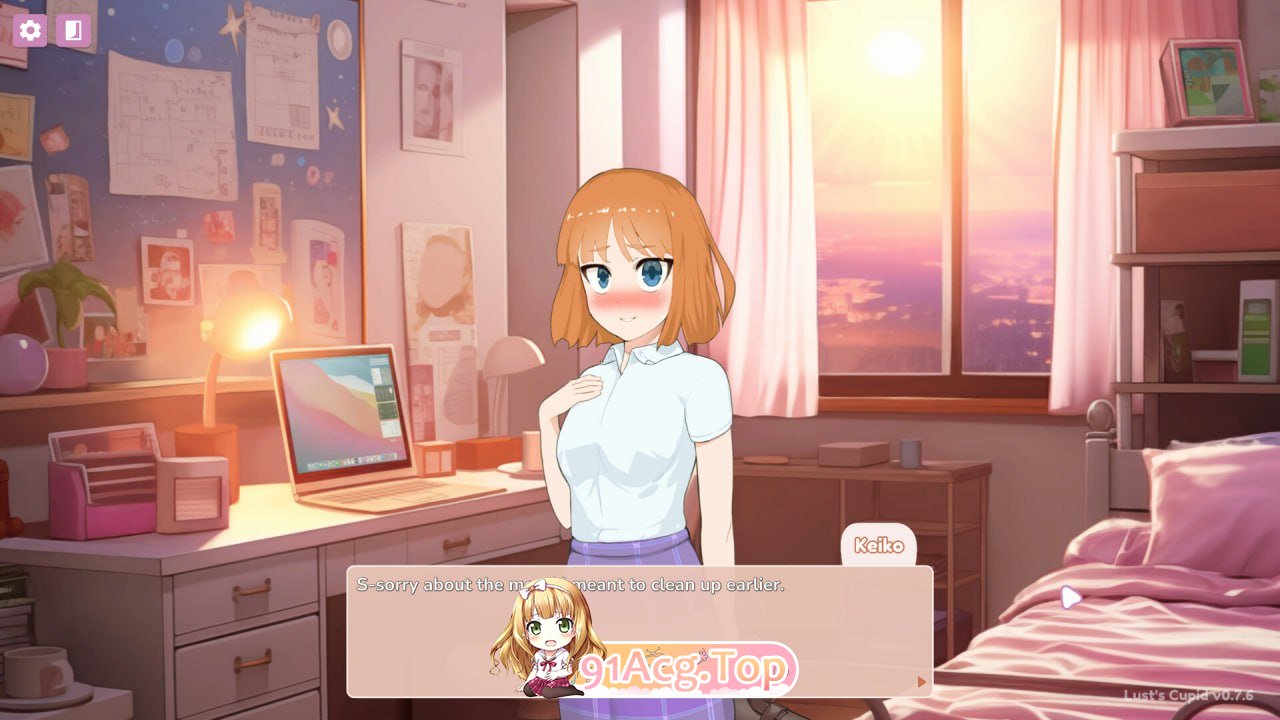Click the purple play-arrow cursor near the bed

point(1071,597)
